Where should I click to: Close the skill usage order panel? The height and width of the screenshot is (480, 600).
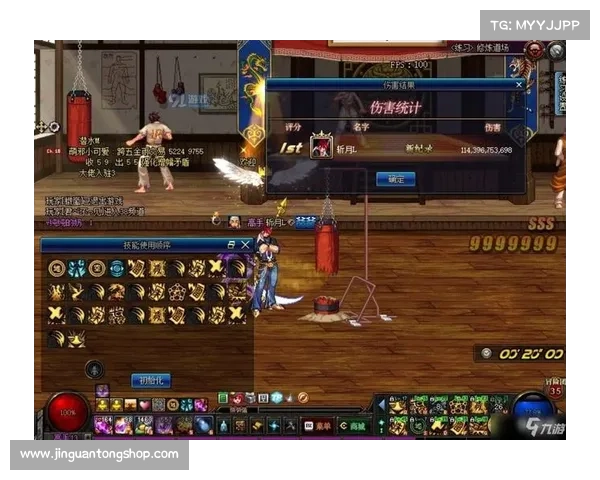click(246, 245)
